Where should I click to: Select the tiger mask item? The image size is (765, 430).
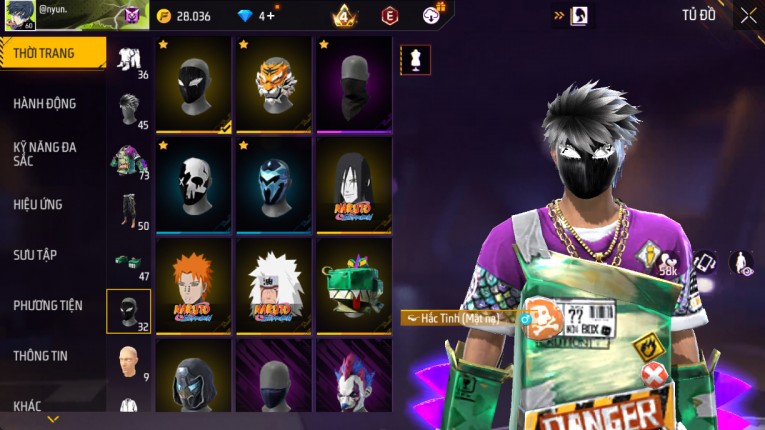274,85
